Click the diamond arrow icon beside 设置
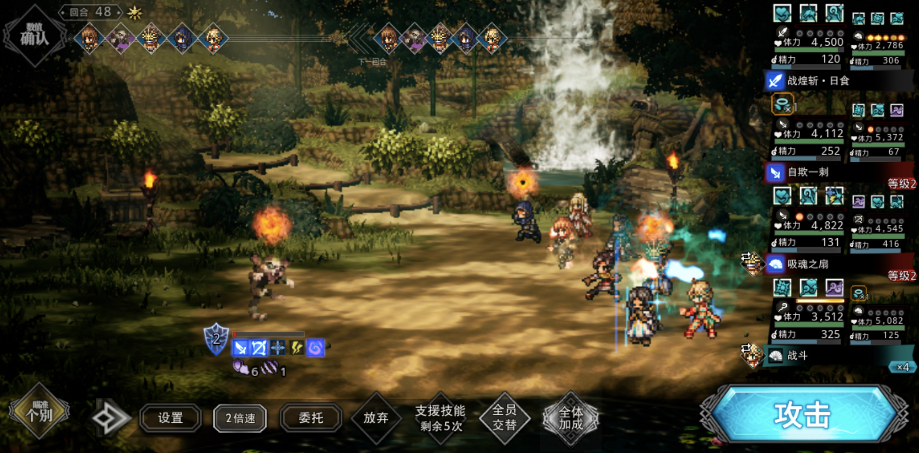Viewport: 919px width, 453px height. tap(110, 418)
